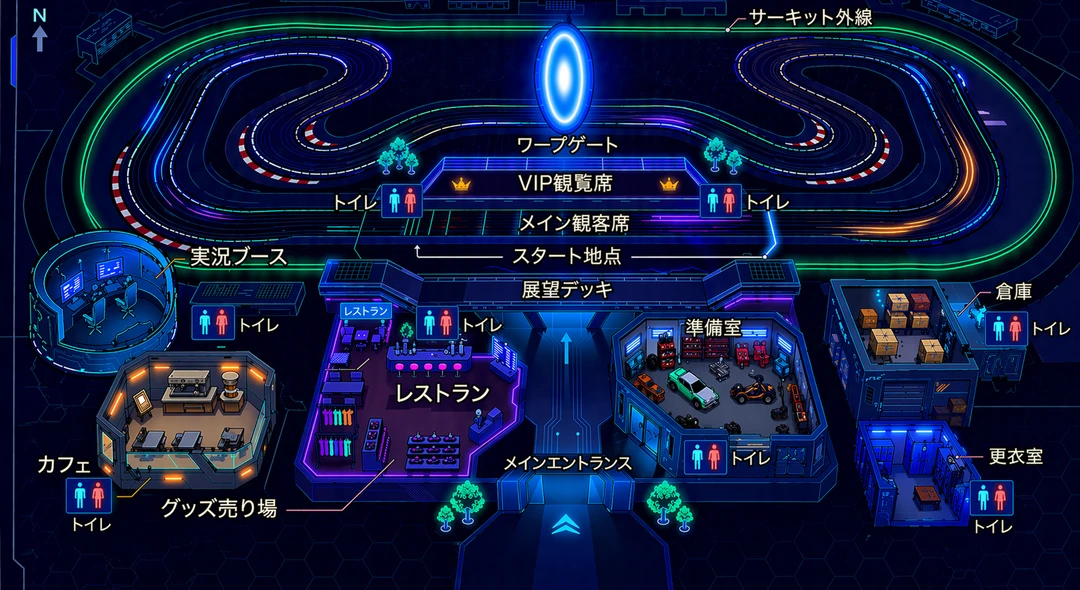Choose the toilet icon below 更衣室
This screenshot has height=590, width=1080.
[993, 497]
